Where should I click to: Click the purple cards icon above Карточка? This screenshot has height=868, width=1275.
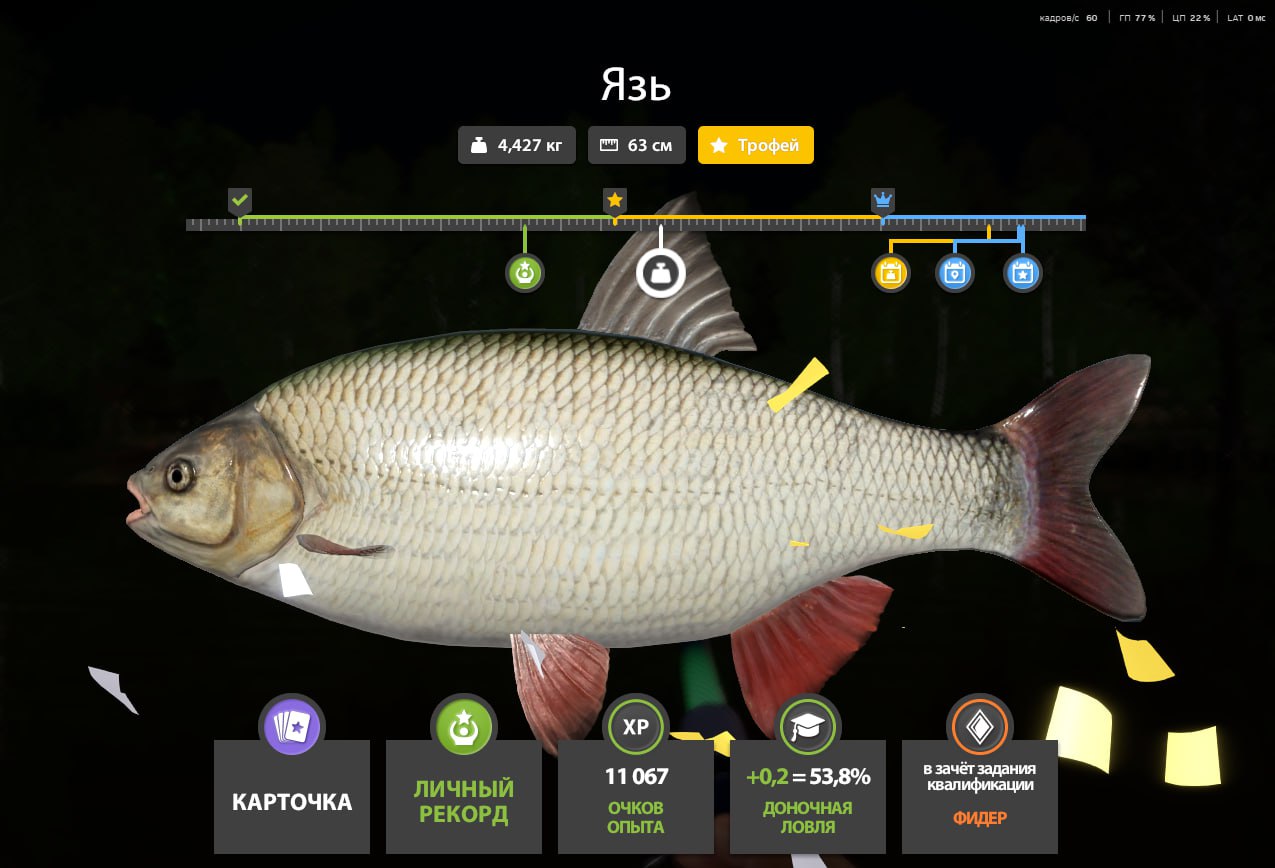tap(290, 725)
